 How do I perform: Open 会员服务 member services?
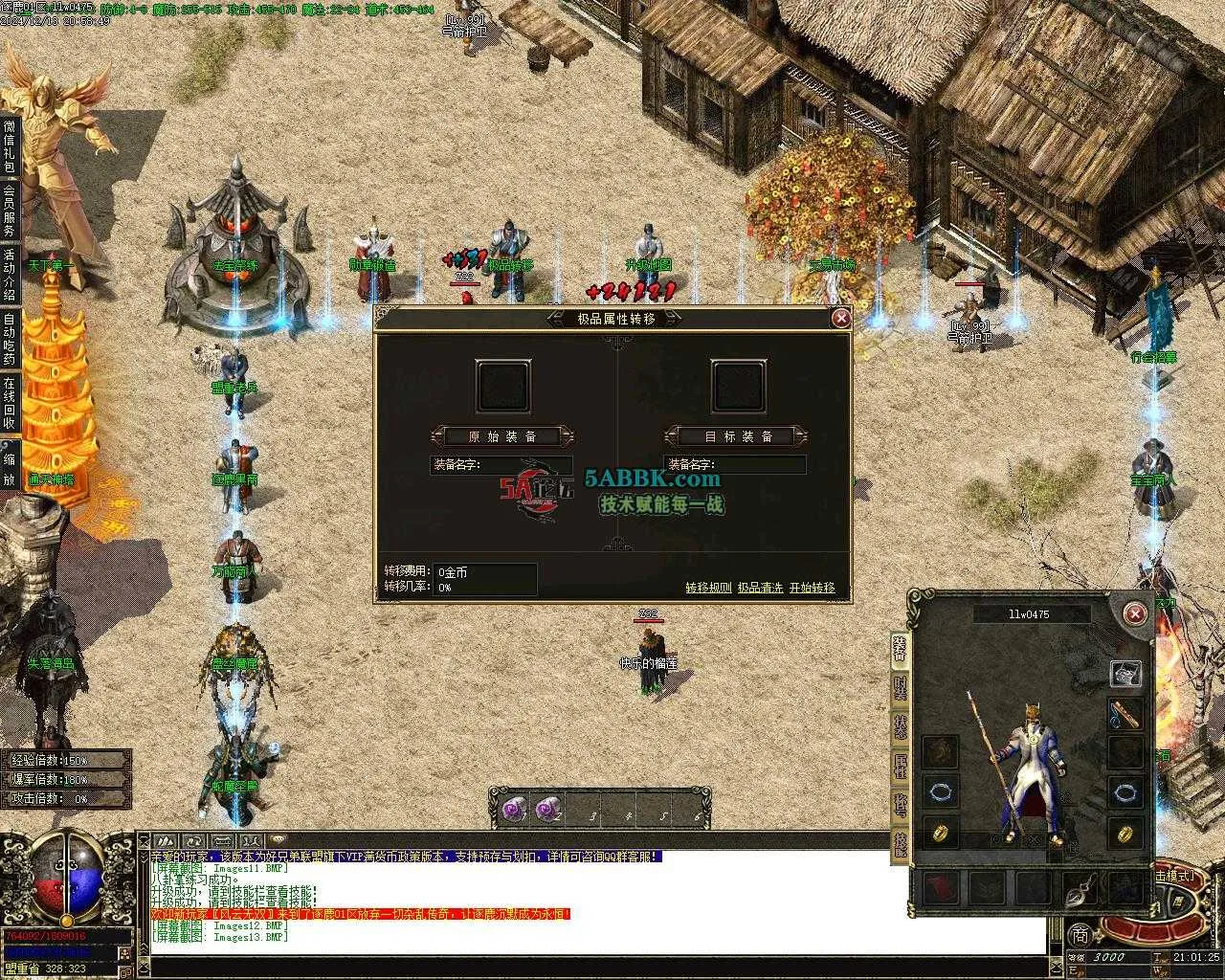click(10, 211)
